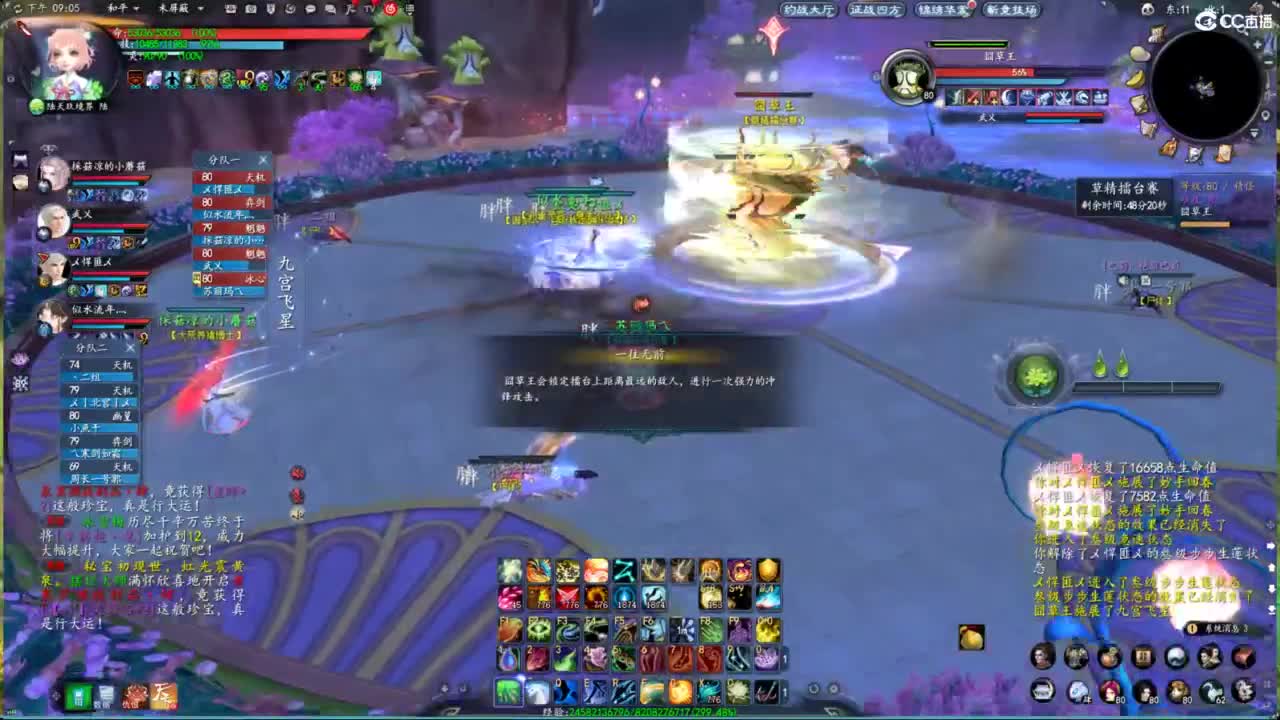This screenshot has width=1280, height=720.
Task: Open the 约战大厅 lobby
Action: pyautogui.click(x=810, y=9)
